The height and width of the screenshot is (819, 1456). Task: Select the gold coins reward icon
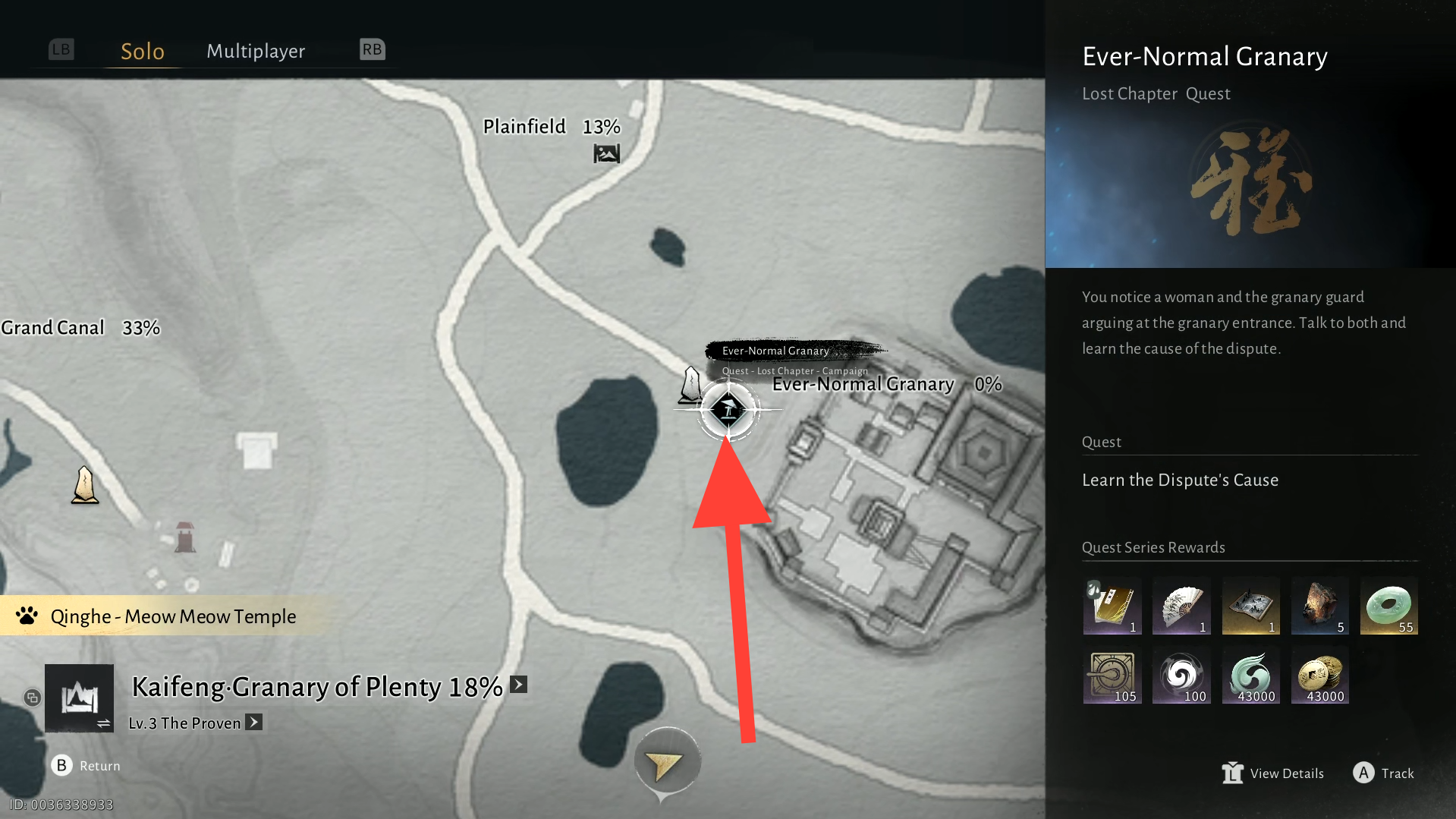click(1319, 675)
